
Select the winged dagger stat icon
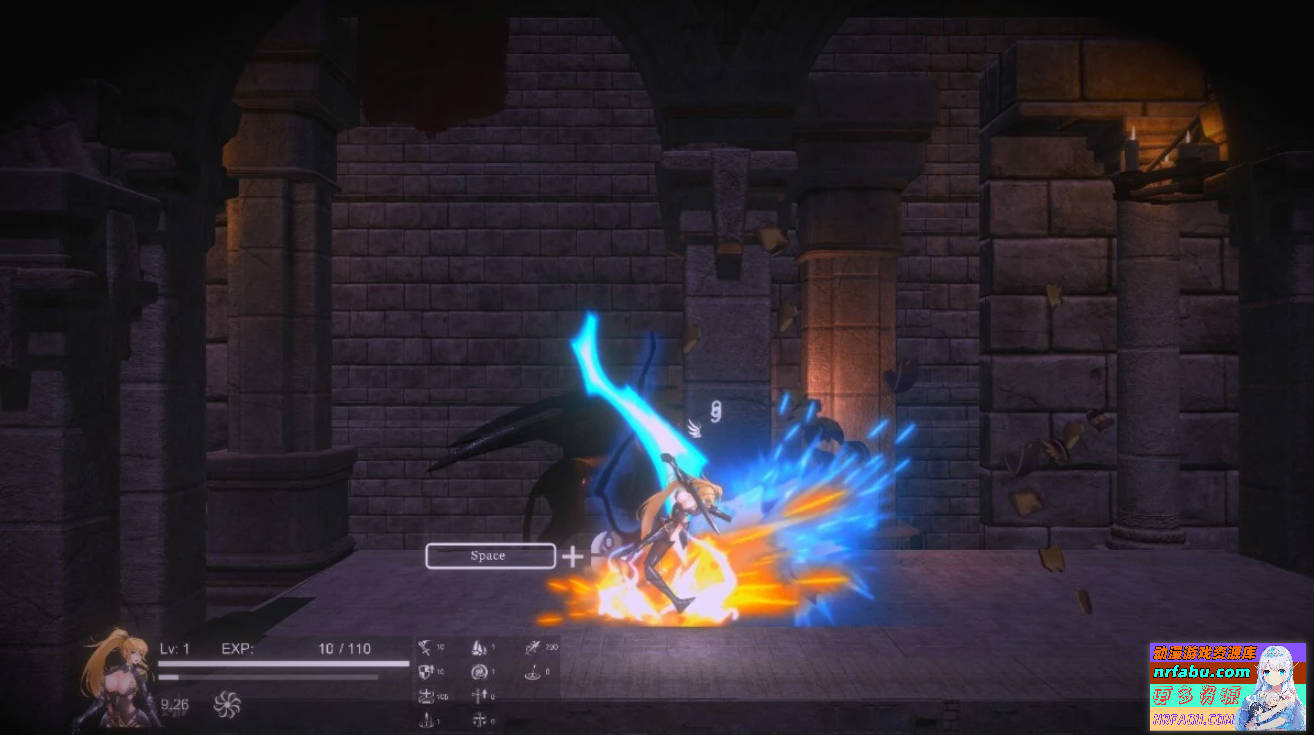pyautogui.click(x=532, y=647)
